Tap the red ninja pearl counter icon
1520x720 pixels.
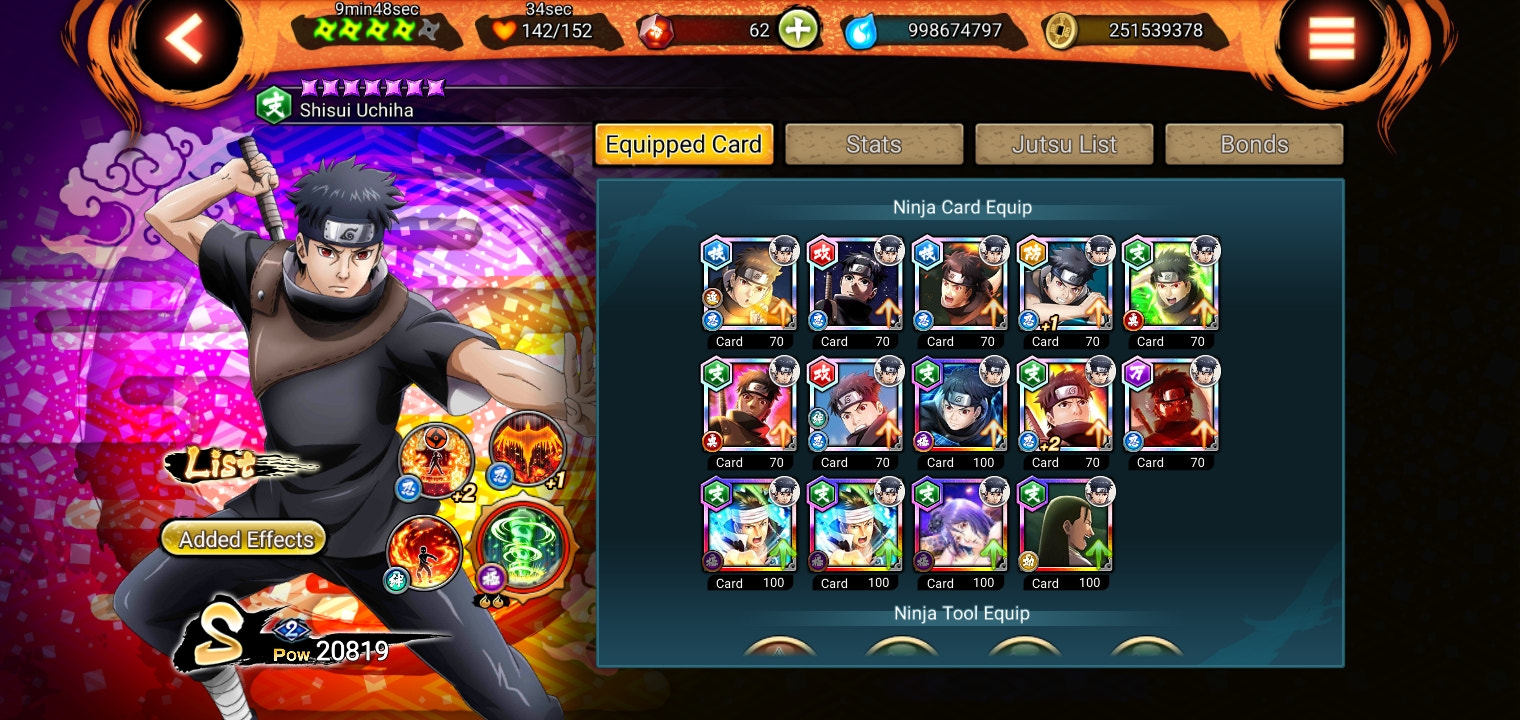tap(658, 29)
